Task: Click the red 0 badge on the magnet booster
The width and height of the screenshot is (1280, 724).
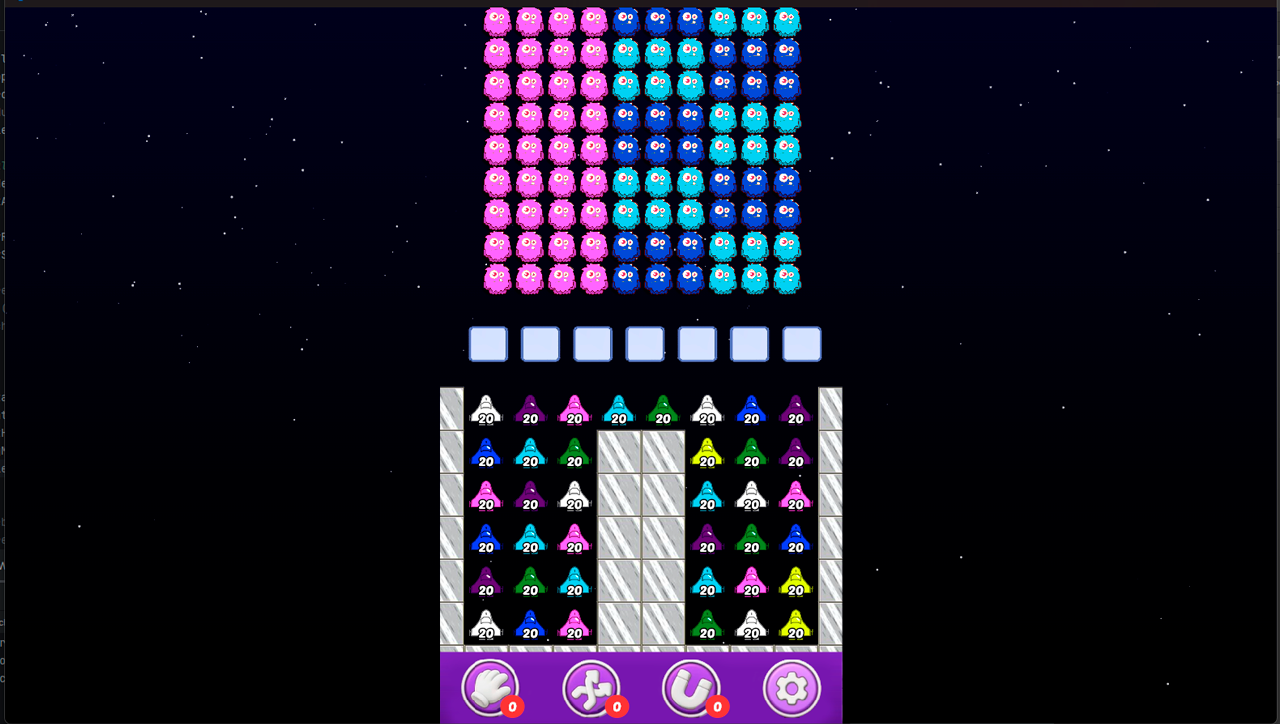Action: tap(716, 705)
